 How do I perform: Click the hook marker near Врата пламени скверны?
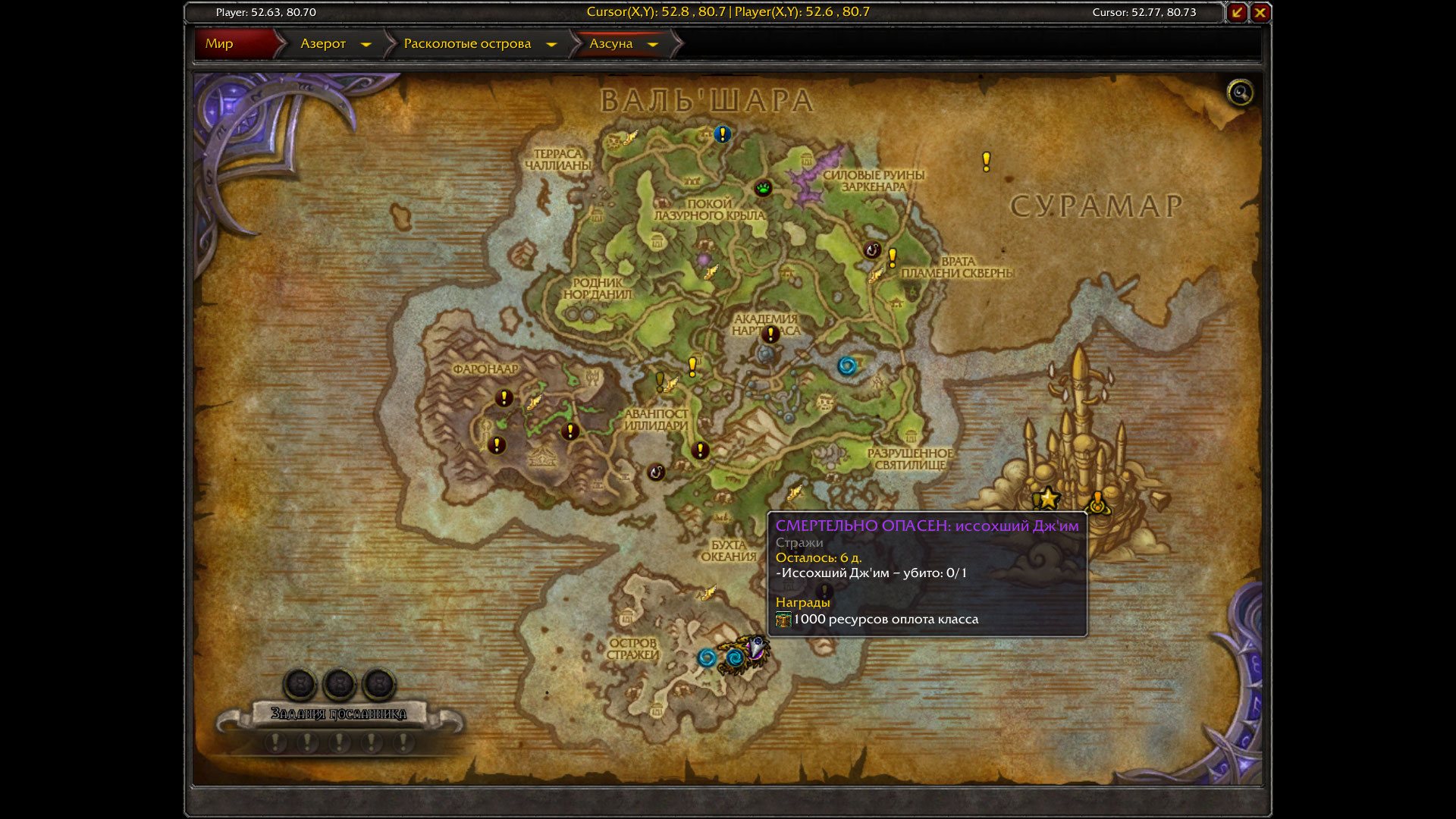pyautogui.click(x=872, y=249)
